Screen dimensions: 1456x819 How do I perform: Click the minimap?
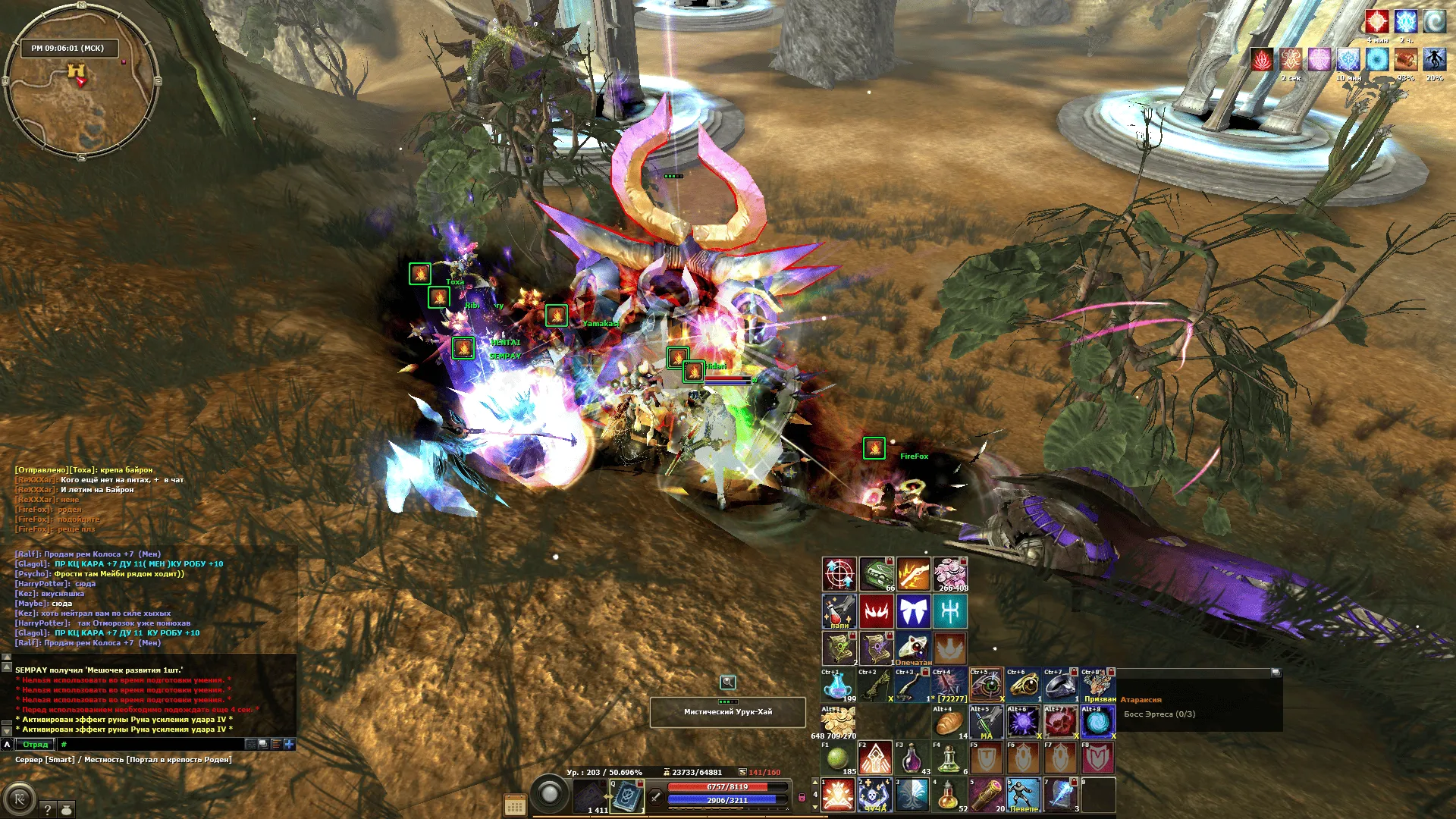(x=81, y=85)
